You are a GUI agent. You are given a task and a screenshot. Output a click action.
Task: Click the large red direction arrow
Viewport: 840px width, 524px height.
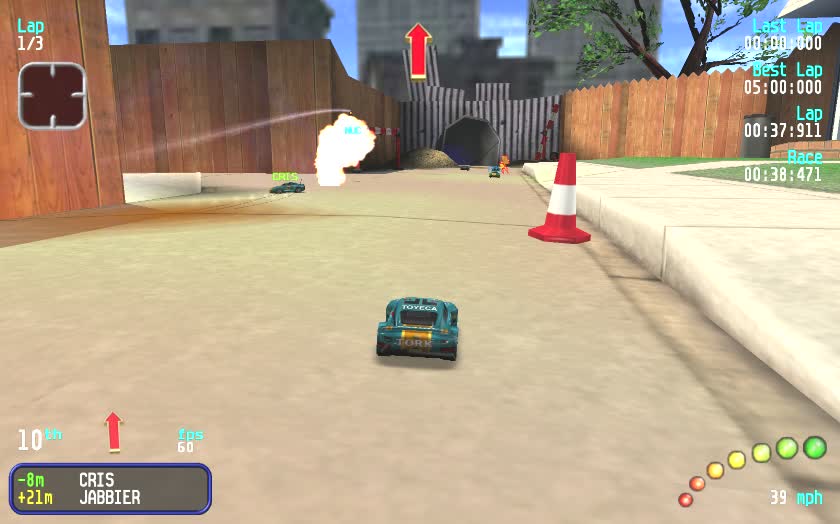418,50
